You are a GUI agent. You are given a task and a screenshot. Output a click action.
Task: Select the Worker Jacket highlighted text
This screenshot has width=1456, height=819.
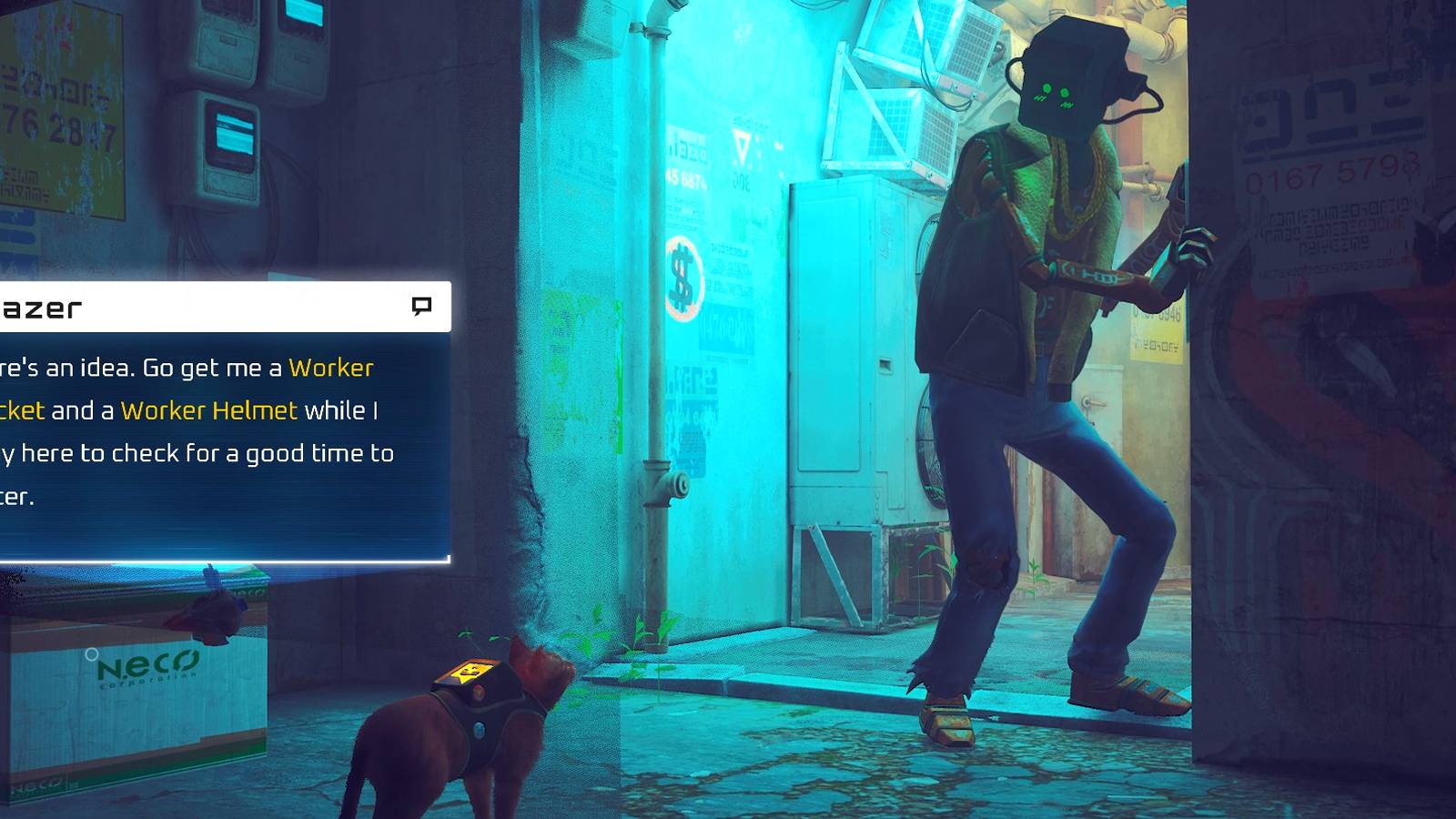(x=330, y=368)
